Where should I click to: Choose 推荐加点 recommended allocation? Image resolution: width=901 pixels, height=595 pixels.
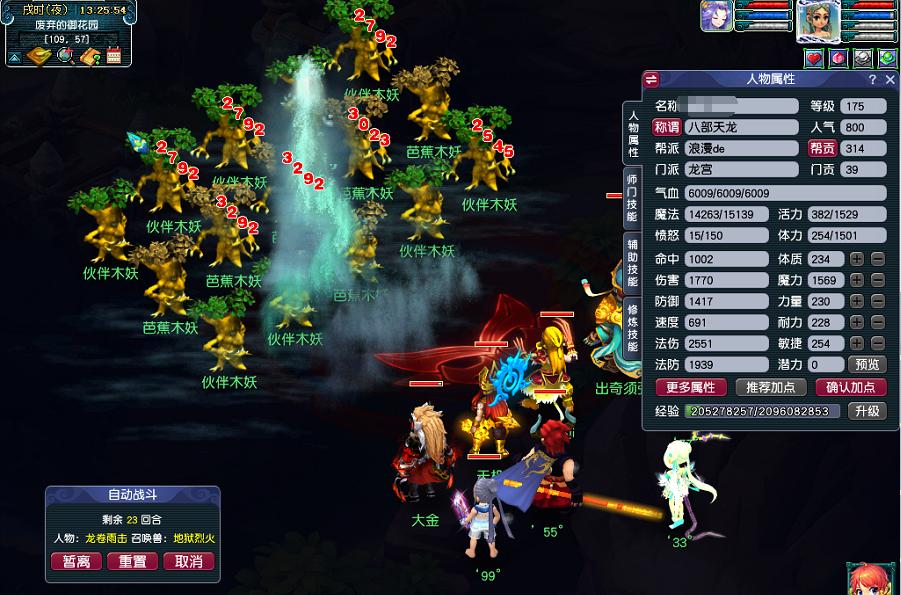tap(770, 388)
